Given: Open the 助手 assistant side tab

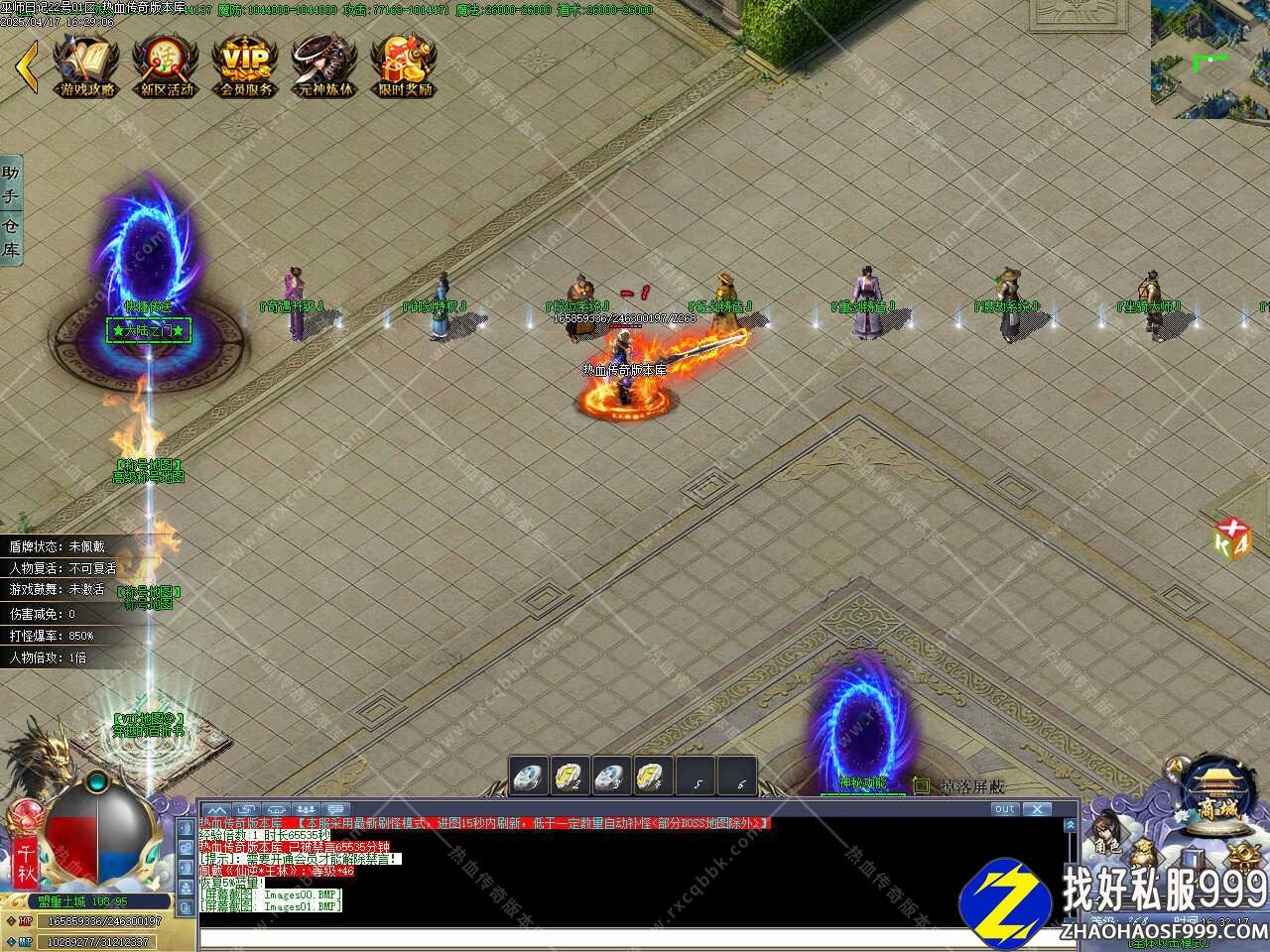Looking at the screenshot, I should [11, 184].
